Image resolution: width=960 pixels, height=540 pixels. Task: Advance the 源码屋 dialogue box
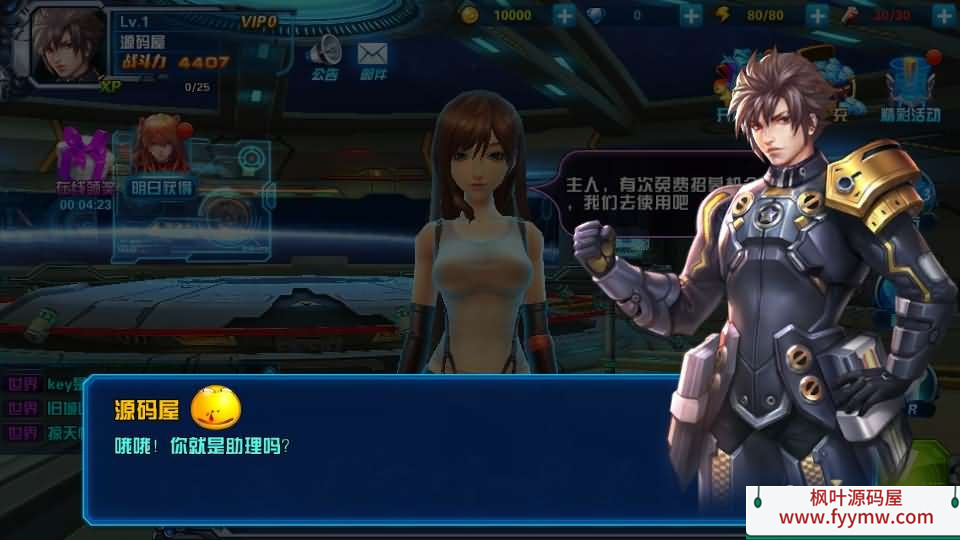(380, 450)
